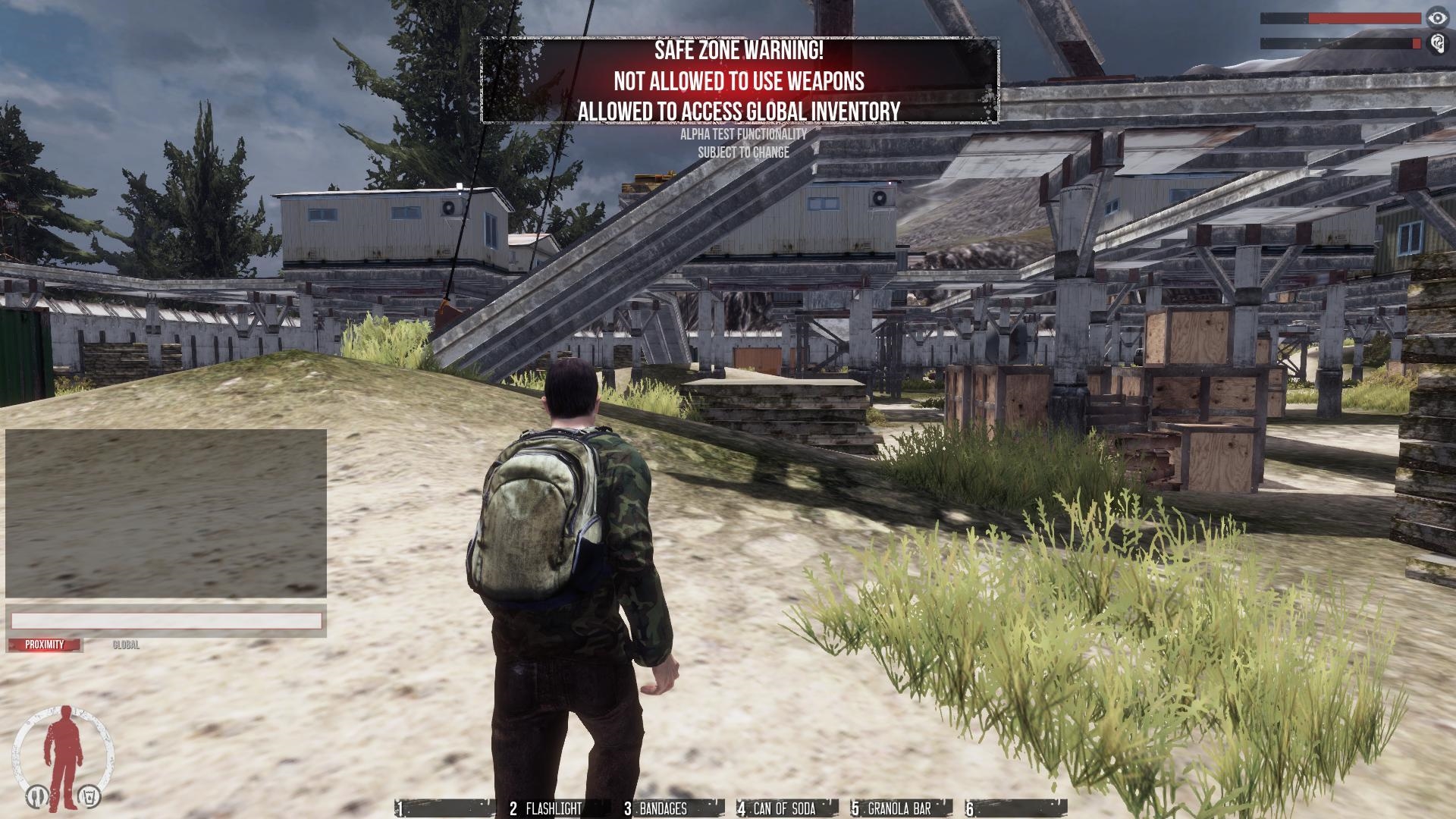Click the eye visibility indicator icon
The image size is (1456, 819).
coord(1436,17)
